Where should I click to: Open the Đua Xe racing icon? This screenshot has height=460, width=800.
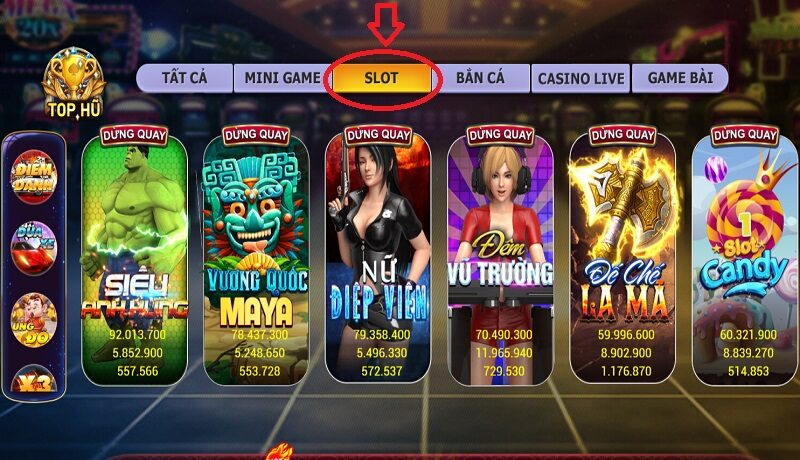[x=34, y=247]
